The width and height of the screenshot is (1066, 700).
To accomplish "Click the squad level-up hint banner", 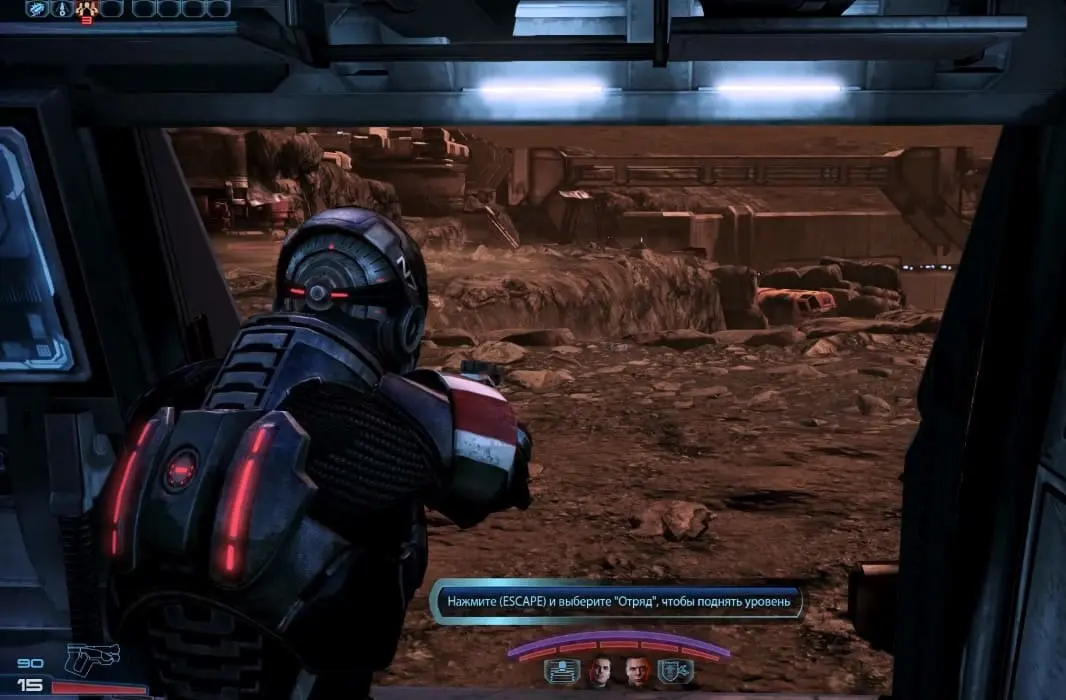I will tap(617, 602).
